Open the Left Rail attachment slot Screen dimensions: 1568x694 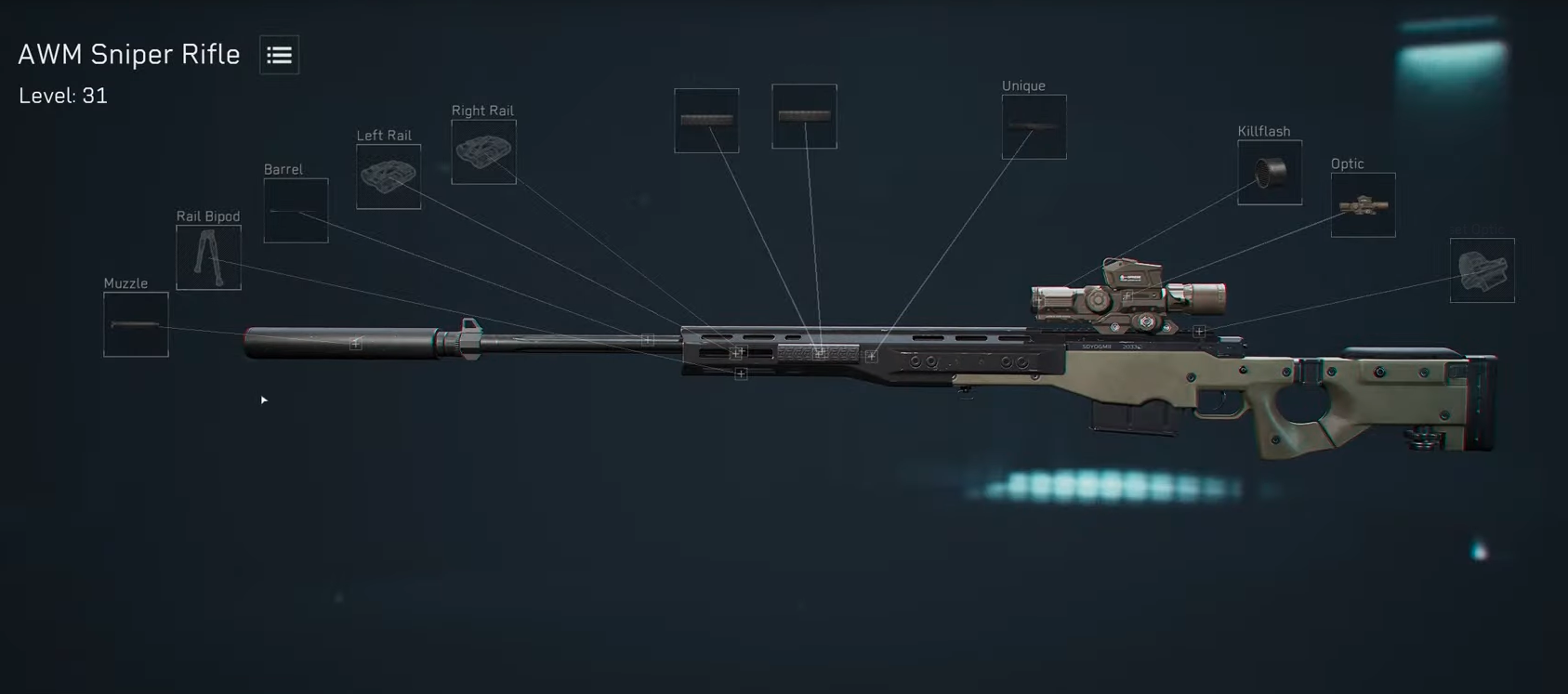pos(389,177)
